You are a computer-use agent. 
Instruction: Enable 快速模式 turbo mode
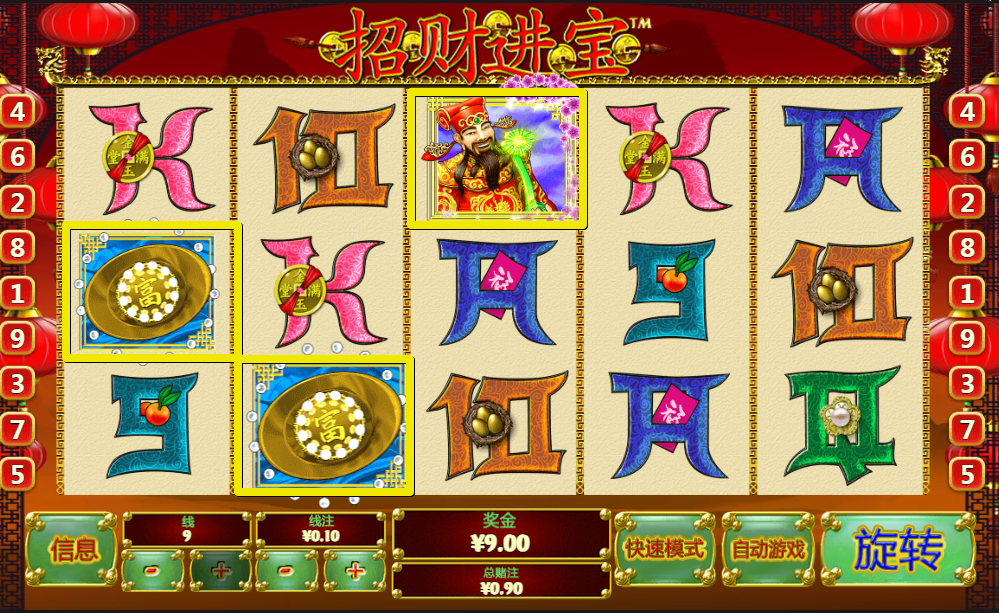point(664,549)
